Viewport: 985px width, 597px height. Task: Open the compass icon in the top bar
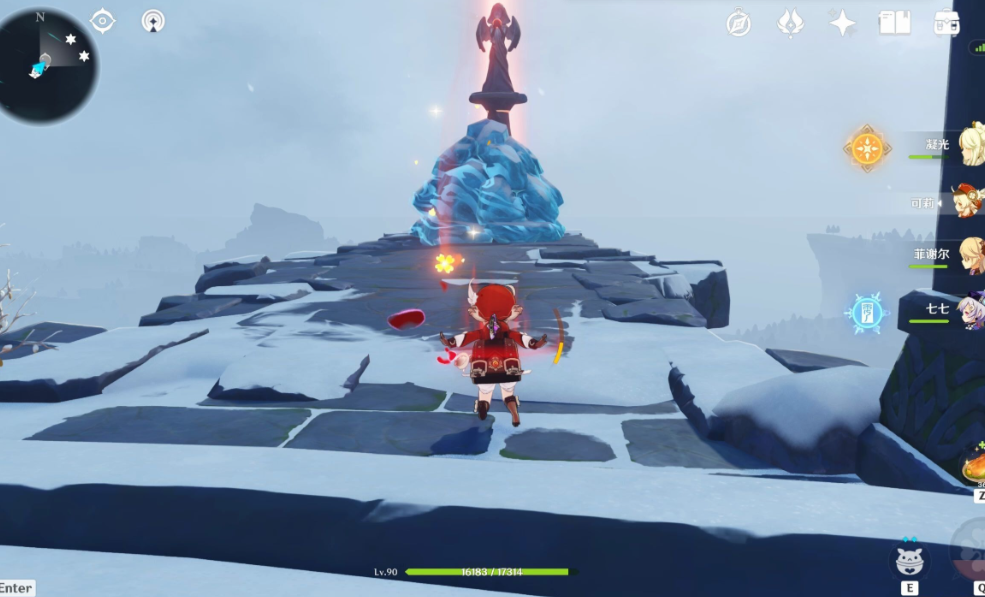point(739,24)
